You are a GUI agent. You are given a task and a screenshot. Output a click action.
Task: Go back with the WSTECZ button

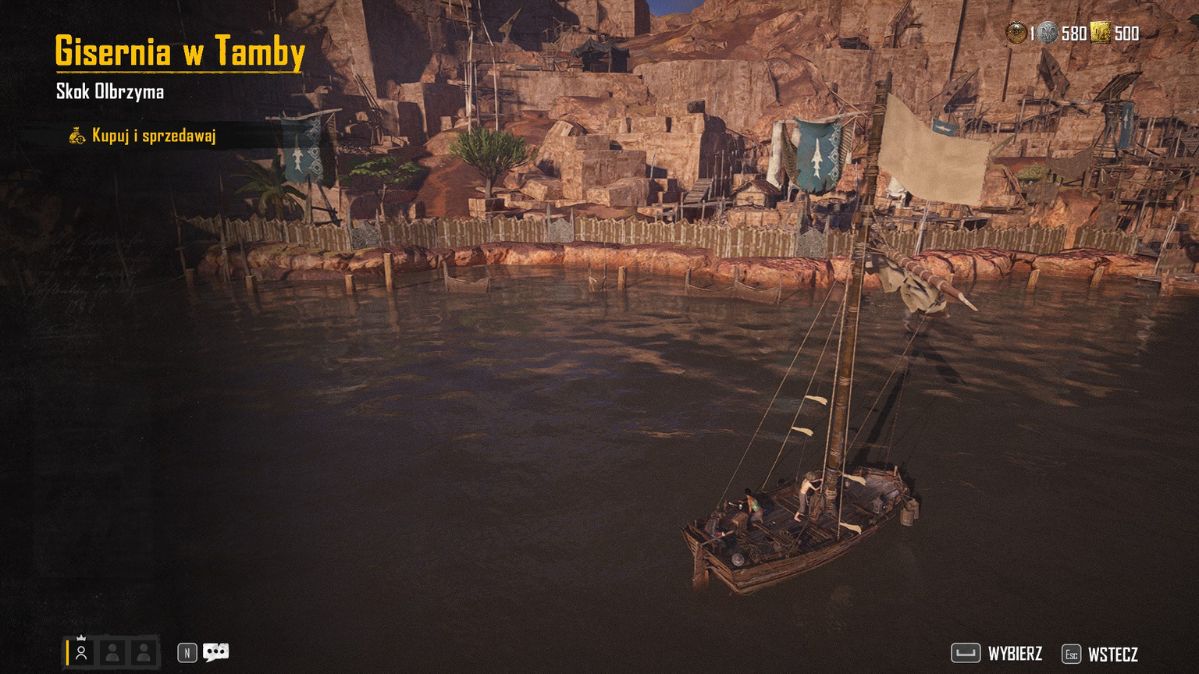1100,654
